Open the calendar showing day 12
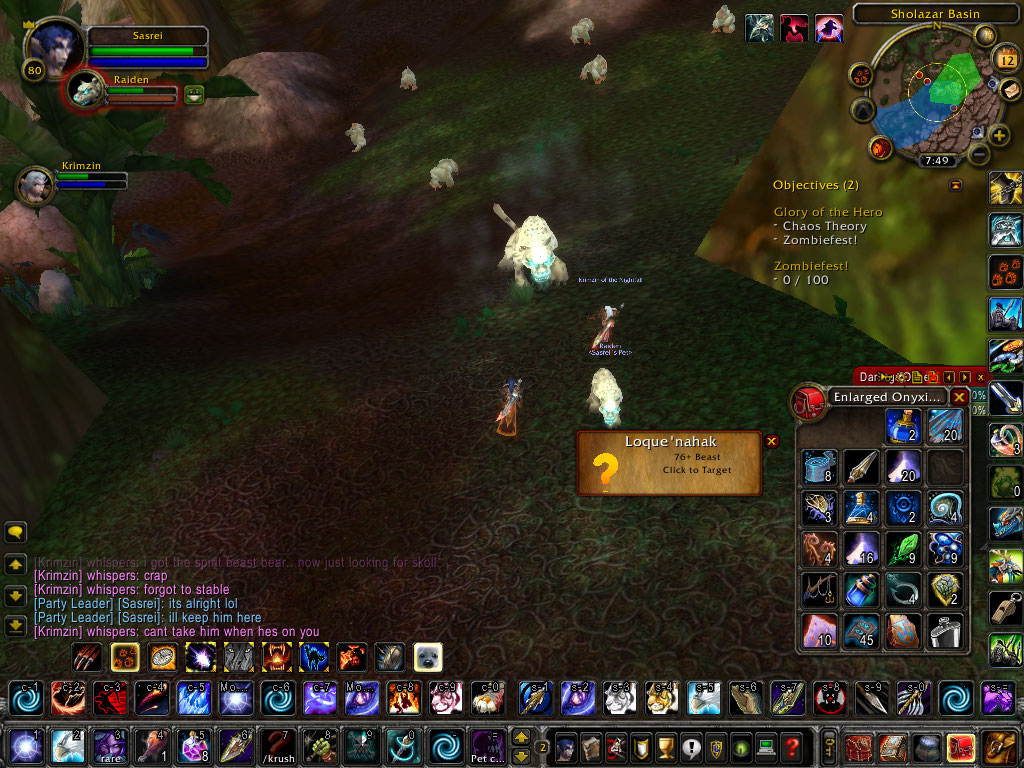1024x768 pixels. coord(1007,60)
